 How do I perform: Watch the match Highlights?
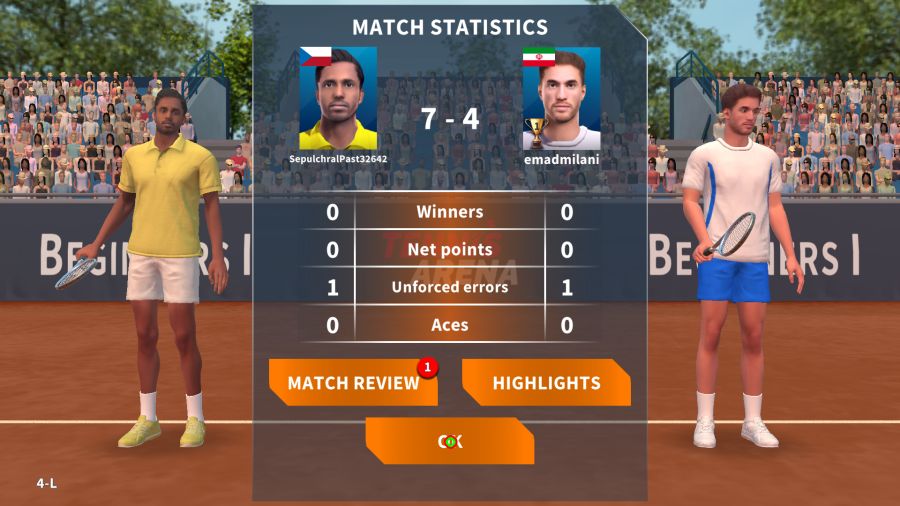[546, 383]
